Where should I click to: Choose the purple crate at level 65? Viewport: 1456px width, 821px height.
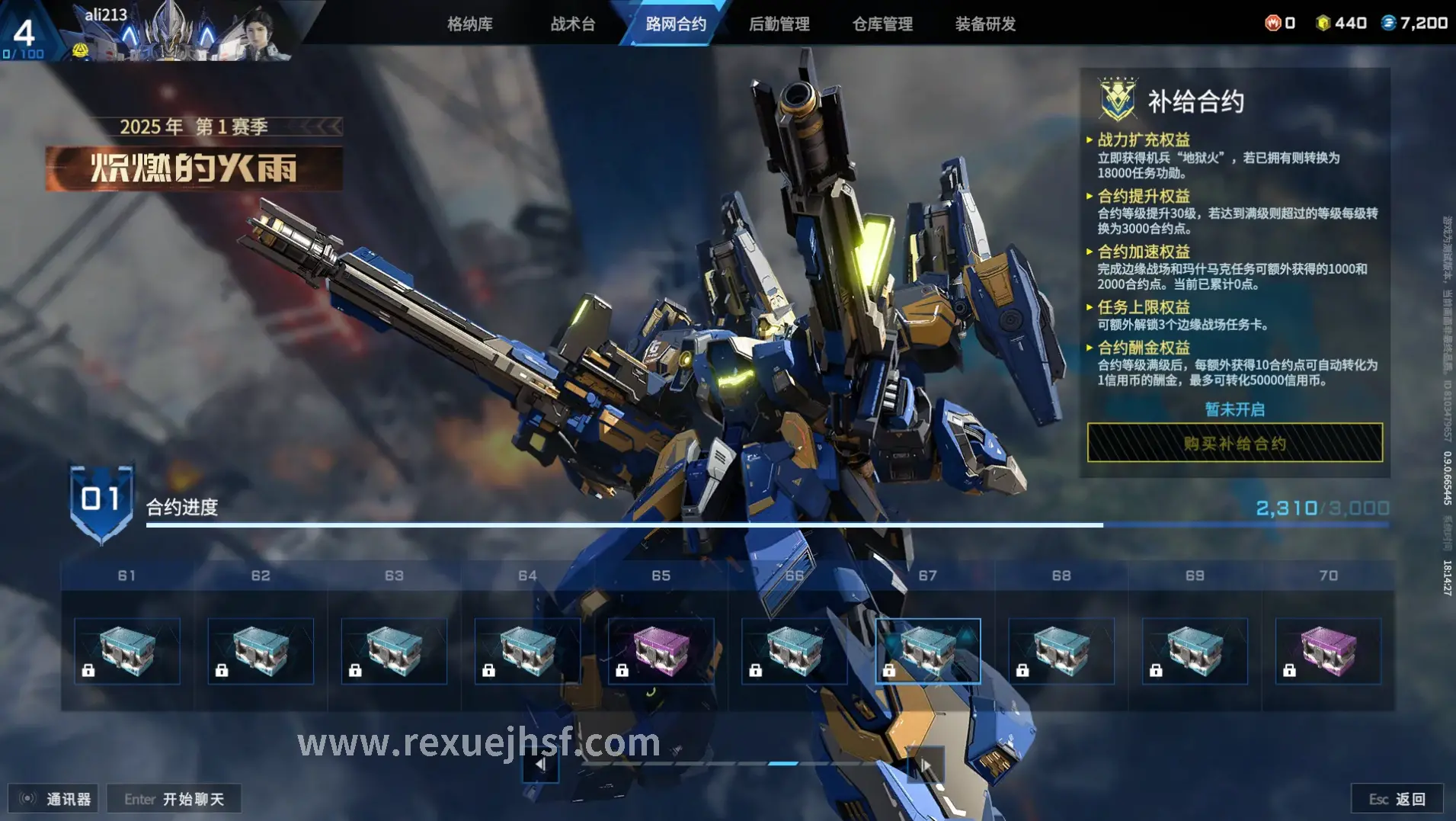[661, 651]
